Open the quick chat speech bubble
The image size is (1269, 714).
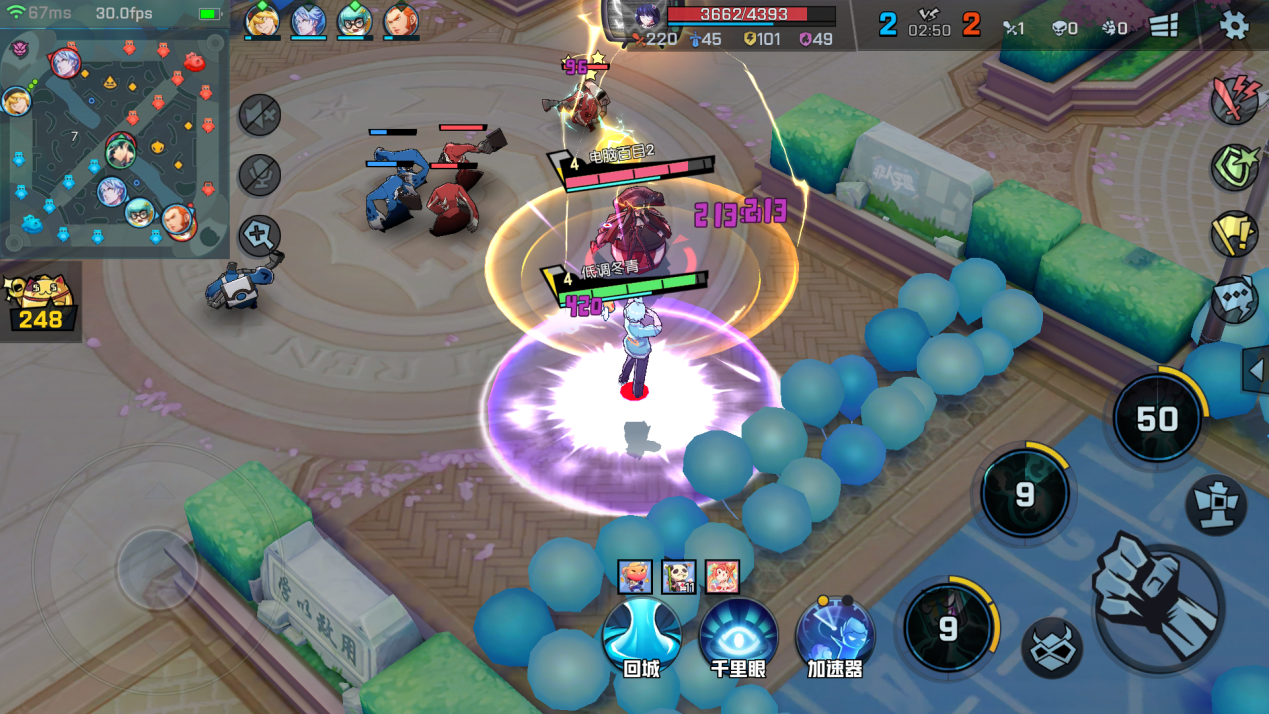pos(1234,299)
